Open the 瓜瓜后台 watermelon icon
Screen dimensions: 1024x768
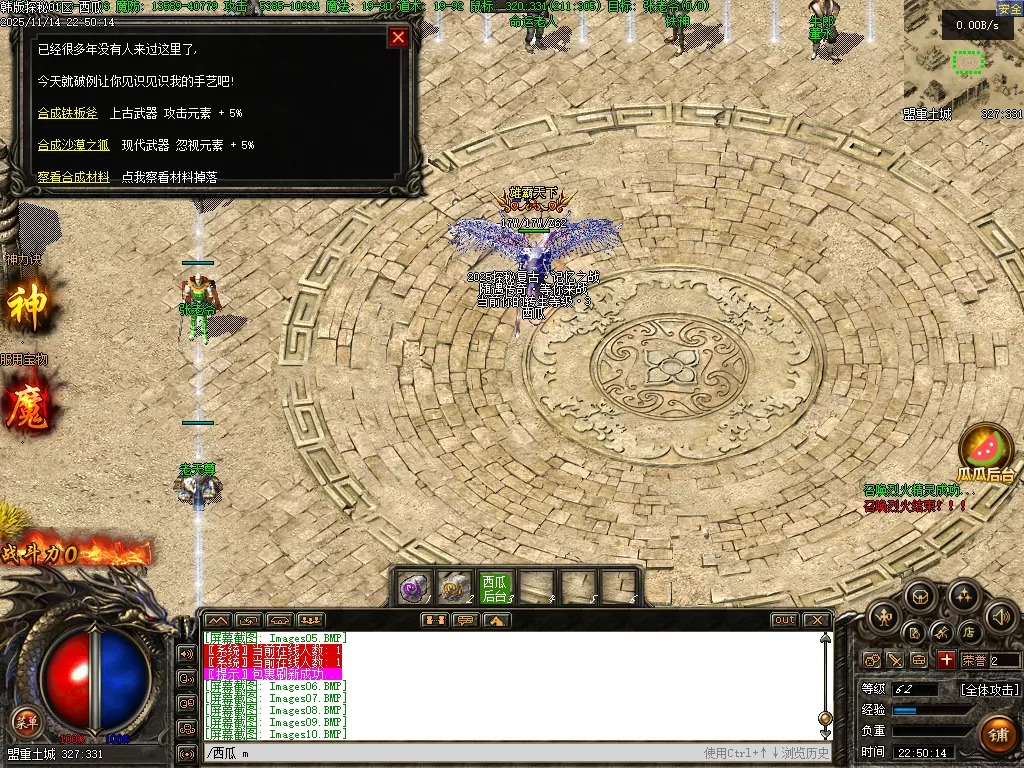985,450
